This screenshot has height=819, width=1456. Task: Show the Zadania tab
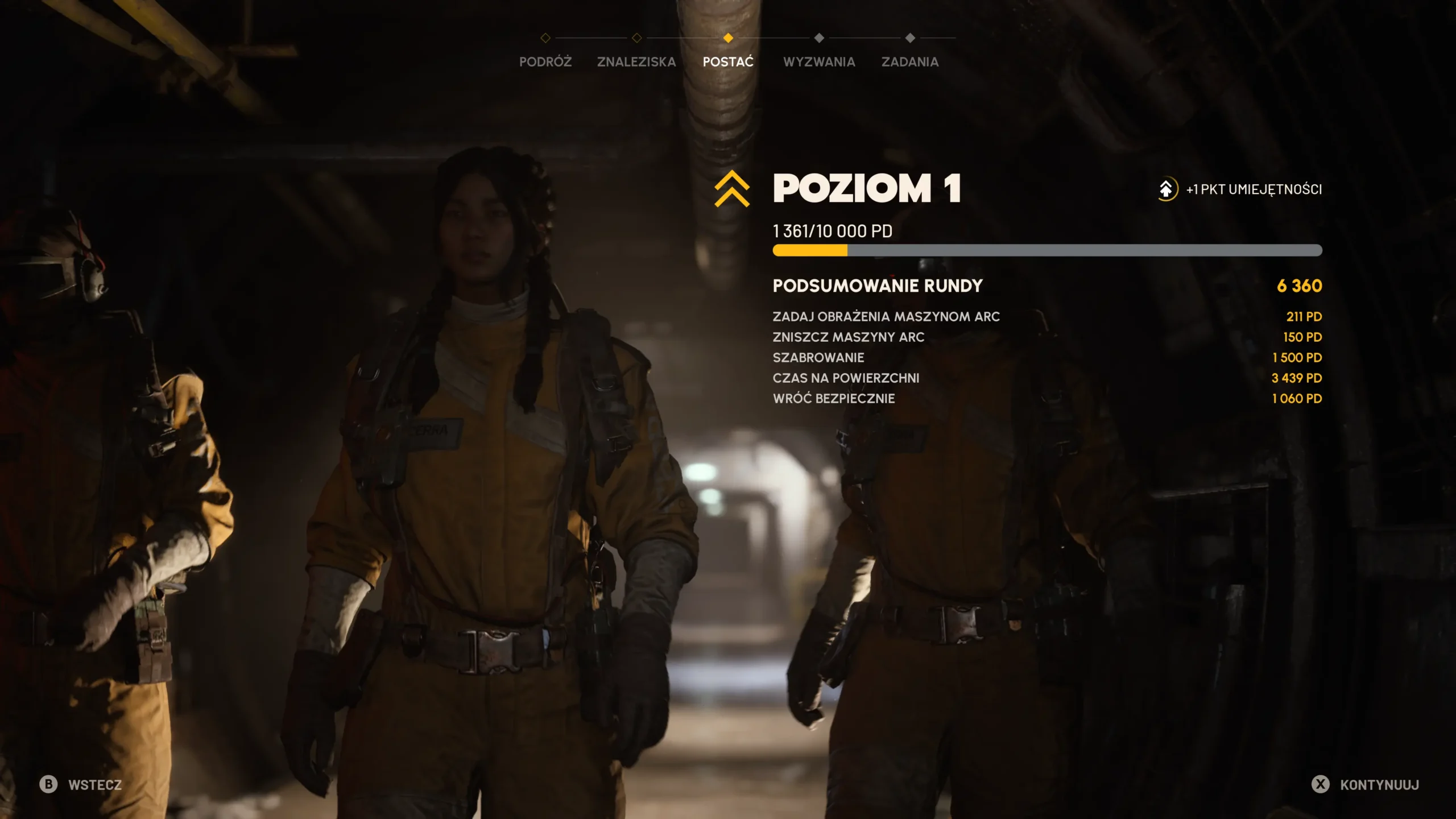[910, 61]
